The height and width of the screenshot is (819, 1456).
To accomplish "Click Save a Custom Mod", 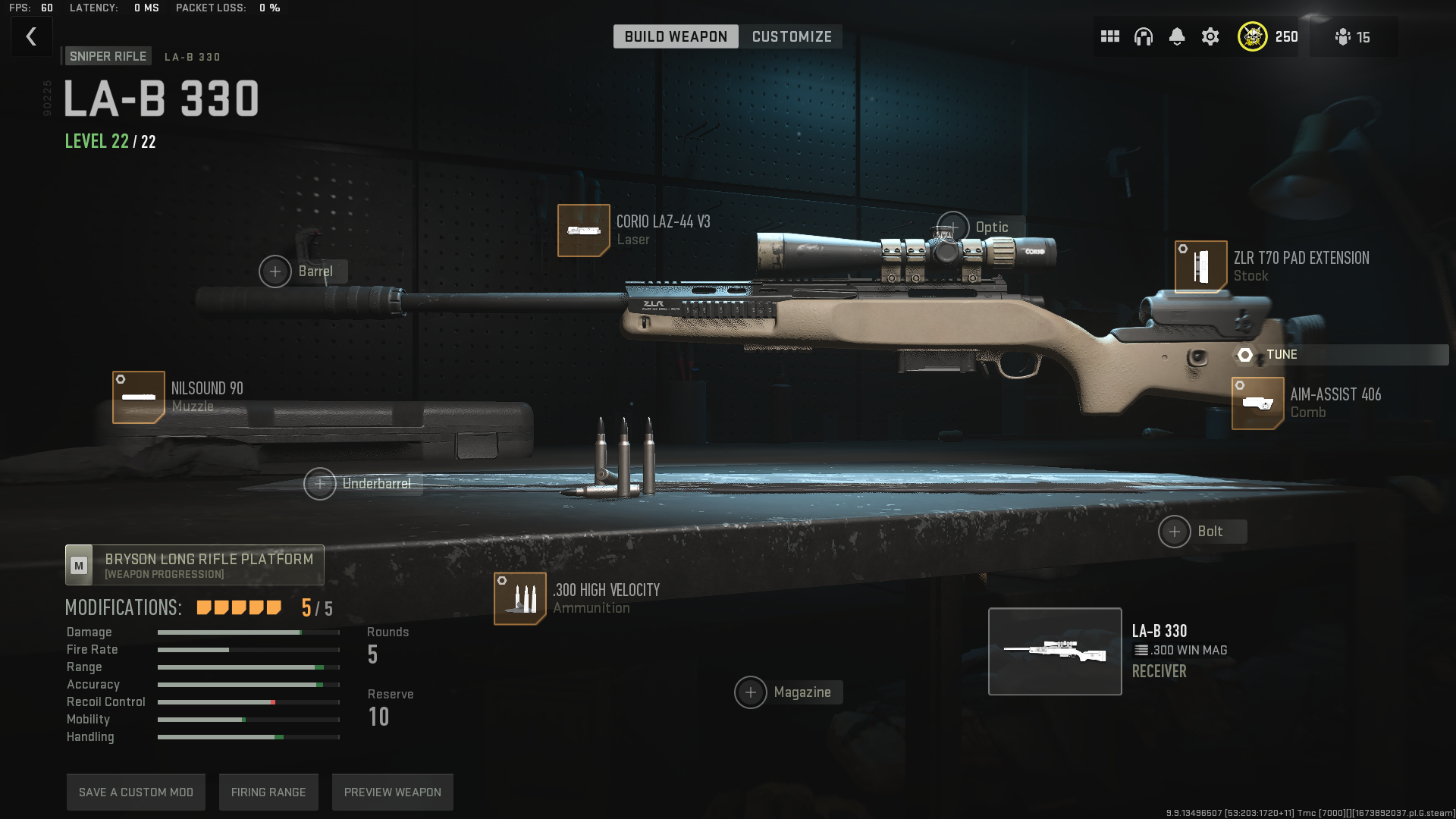I will point(136,792).
